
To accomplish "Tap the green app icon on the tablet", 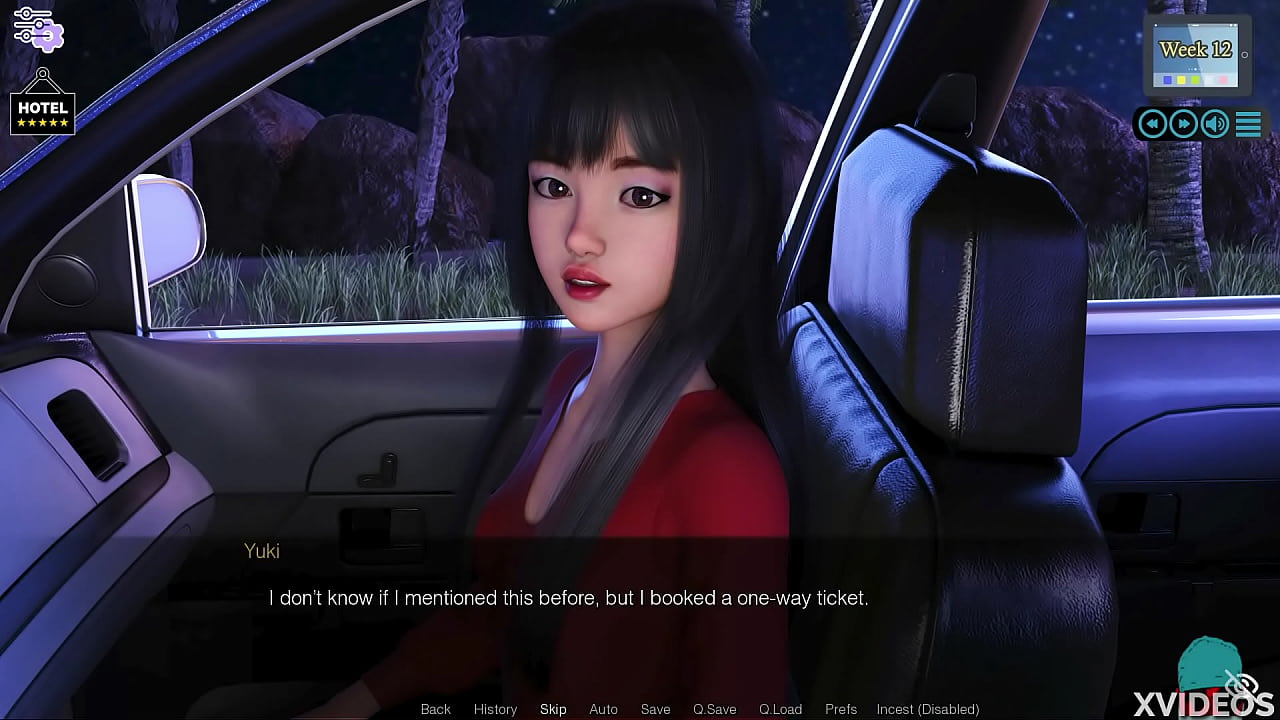I will [x=1194, y=80].
